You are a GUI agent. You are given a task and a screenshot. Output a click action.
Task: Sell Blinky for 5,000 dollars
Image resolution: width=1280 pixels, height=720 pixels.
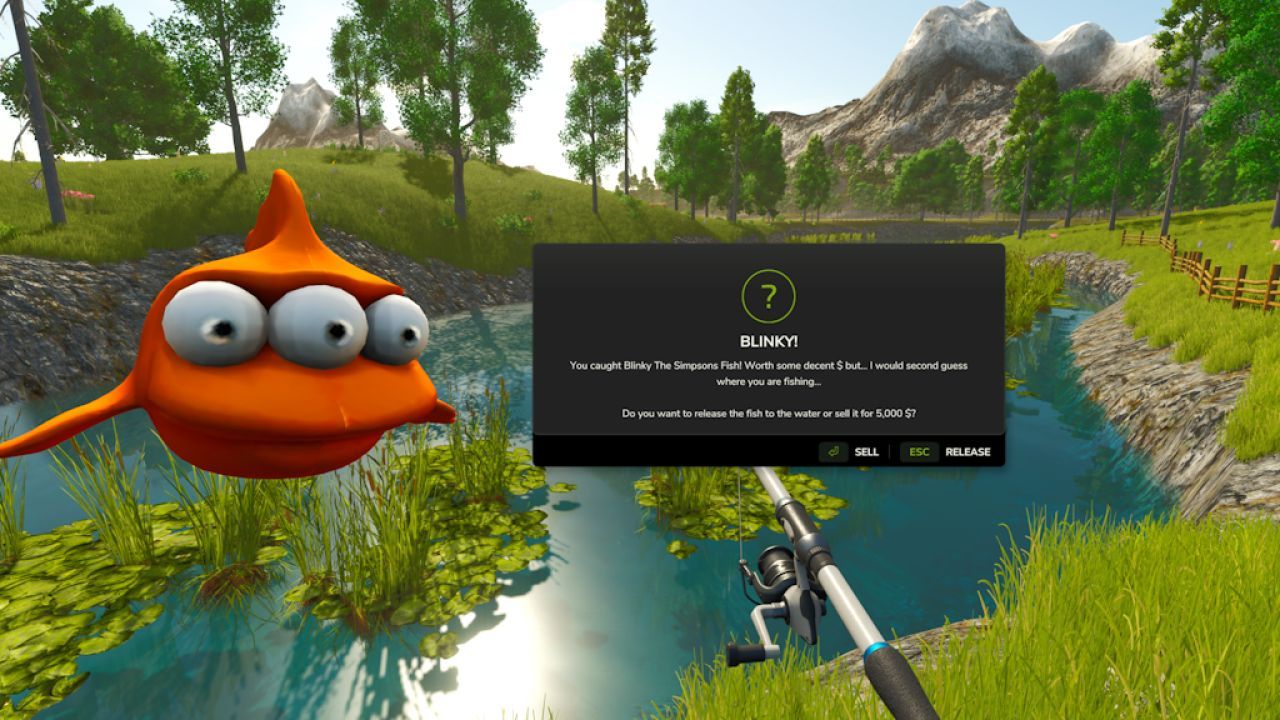[x=866, y=452]
